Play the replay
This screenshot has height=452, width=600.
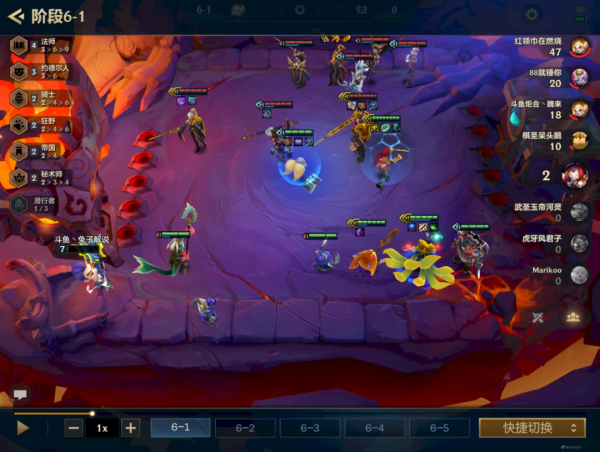23,427
